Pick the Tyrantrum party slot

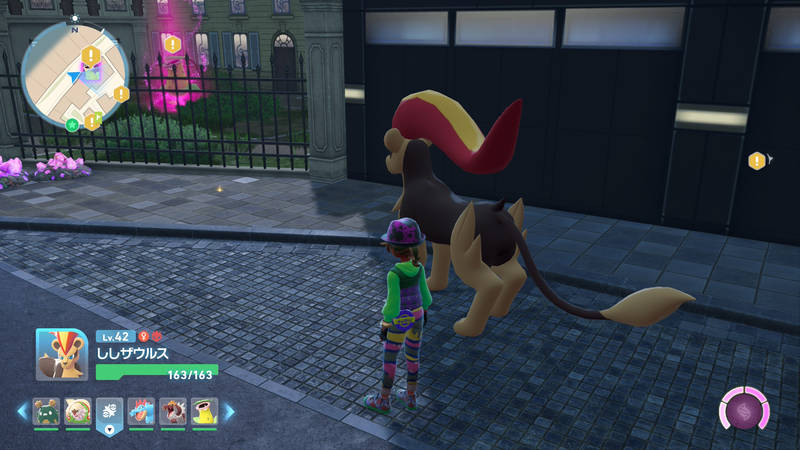click(x=173, y=412)
